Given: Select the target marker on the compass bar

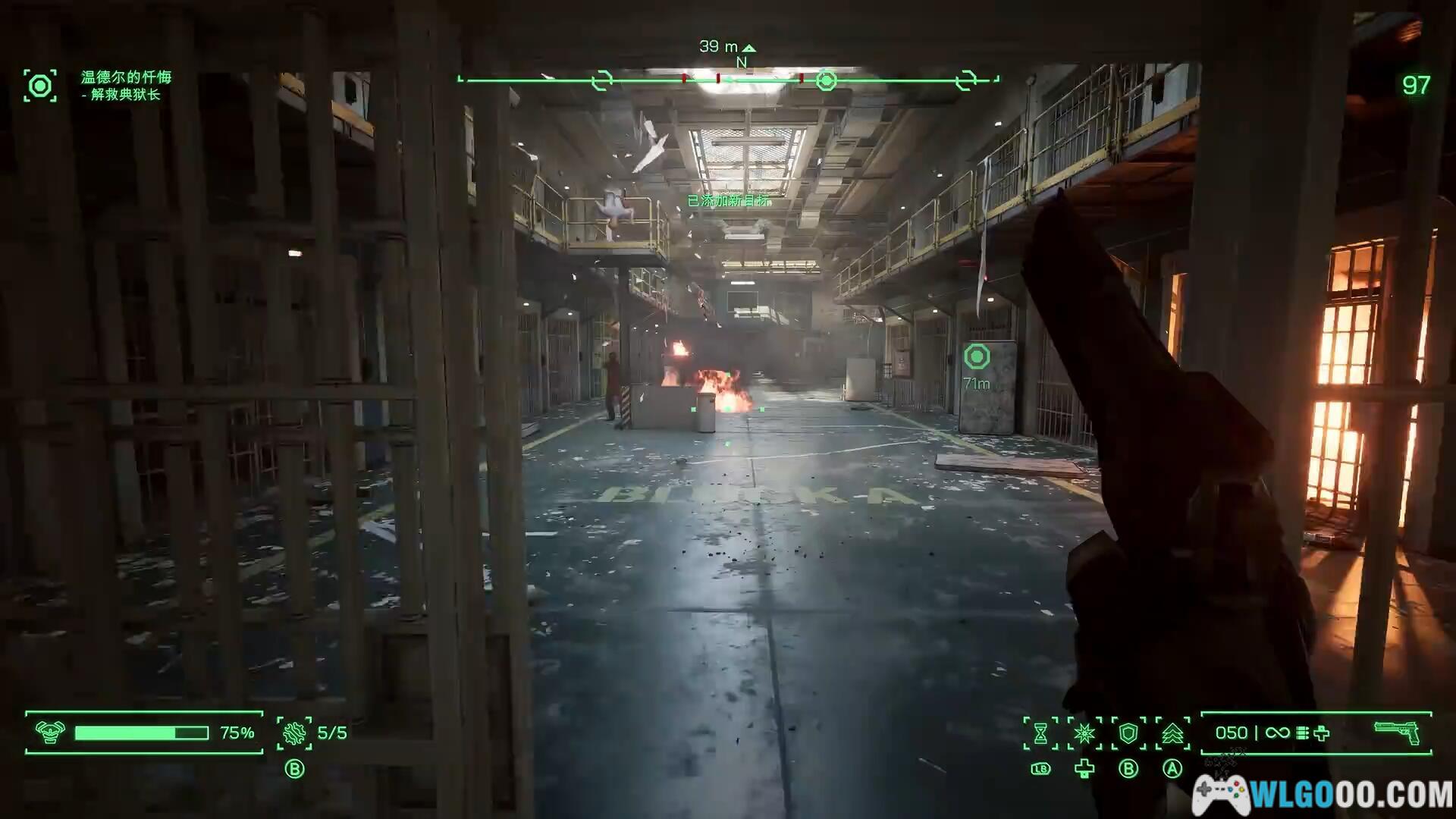Looking at the screenshot, I should pyautogui.click(x=826, y=80).
